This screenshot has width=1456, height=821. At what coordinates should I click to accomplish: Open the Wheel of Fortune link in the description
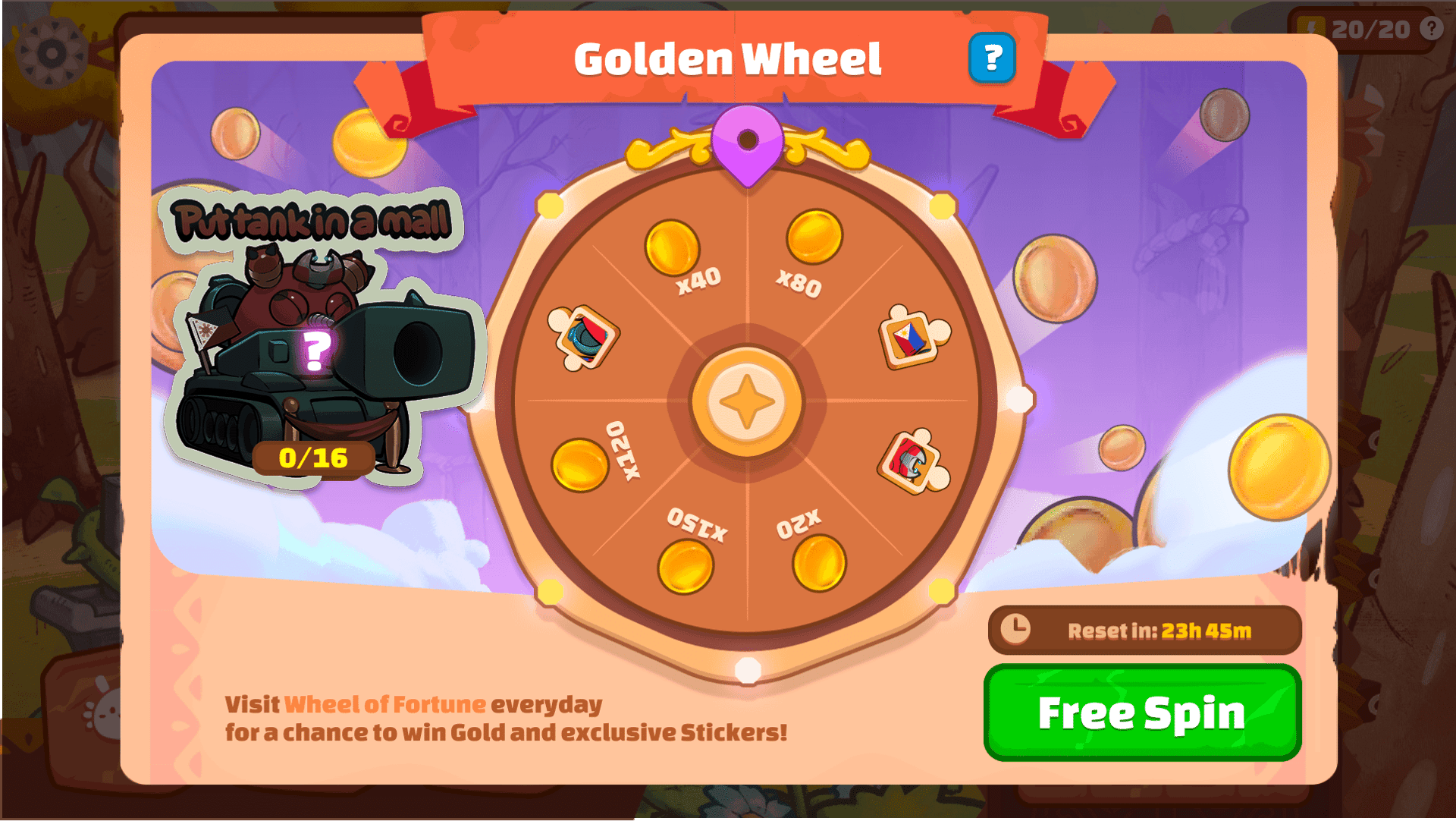(x=384, y=703)
